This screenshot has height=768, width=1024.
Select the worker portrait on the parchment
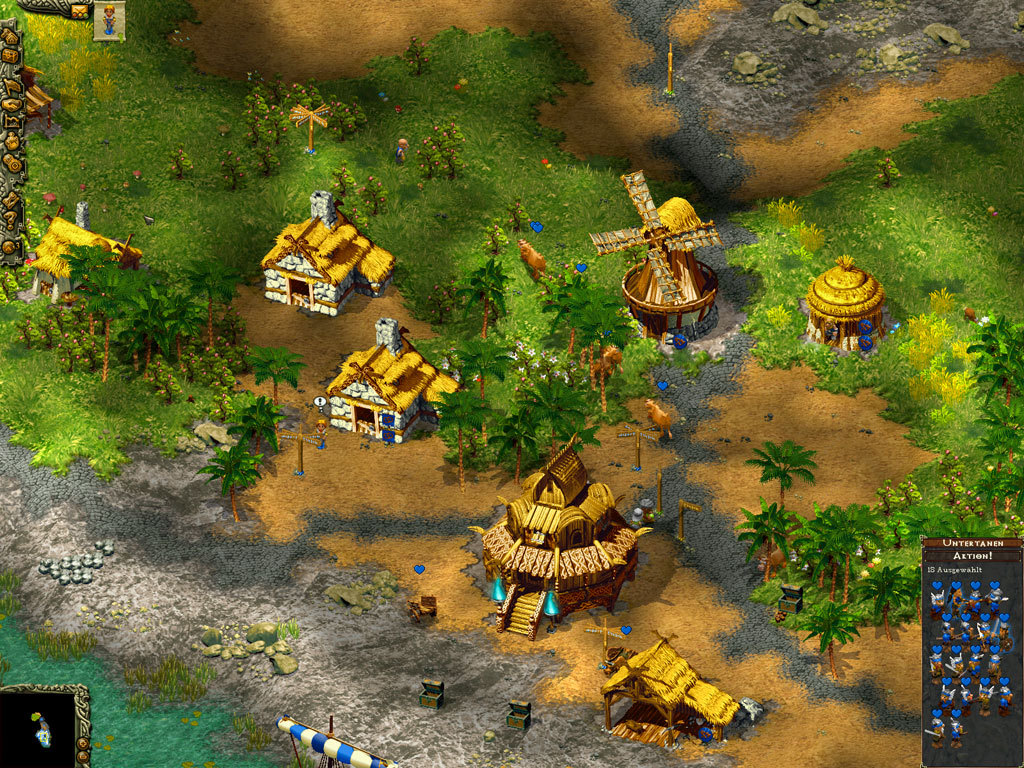[x=109, y=20]
